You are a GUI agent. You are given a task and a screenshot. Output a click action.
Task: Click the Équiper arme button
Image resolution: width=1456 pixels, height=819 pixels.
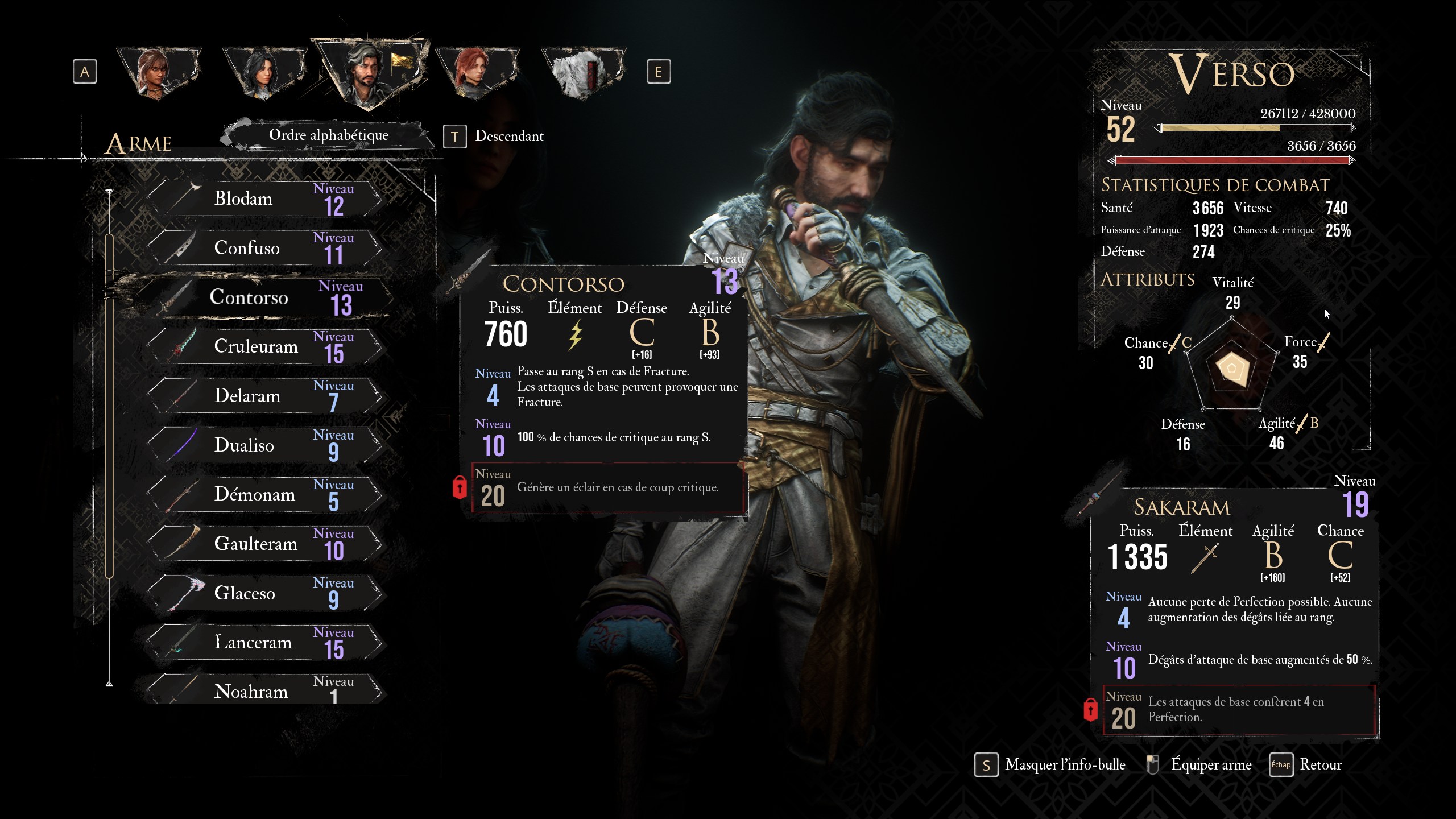1200,765
